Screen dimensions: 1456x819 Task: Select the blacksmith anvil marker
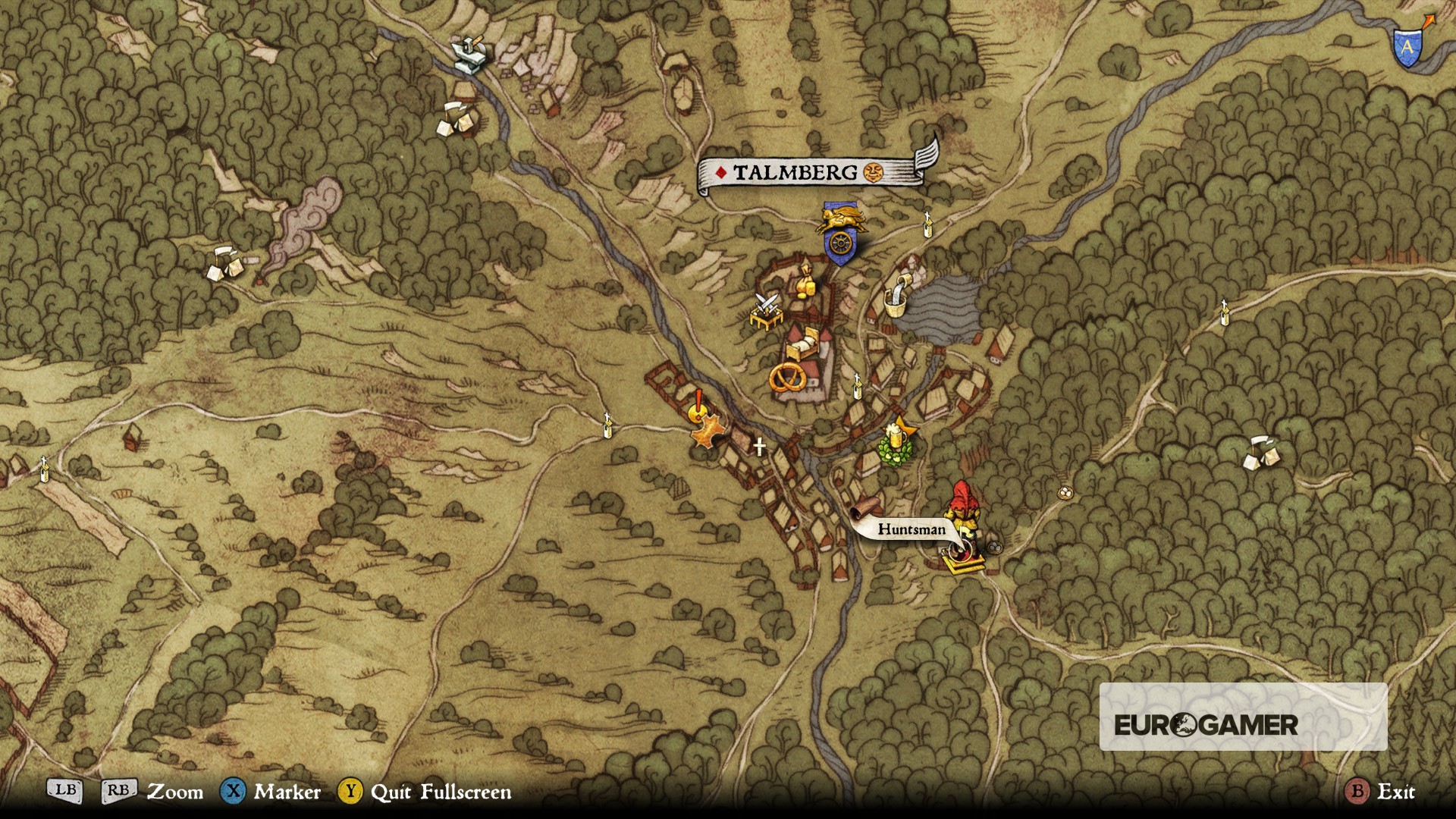(x=469, y=55)
